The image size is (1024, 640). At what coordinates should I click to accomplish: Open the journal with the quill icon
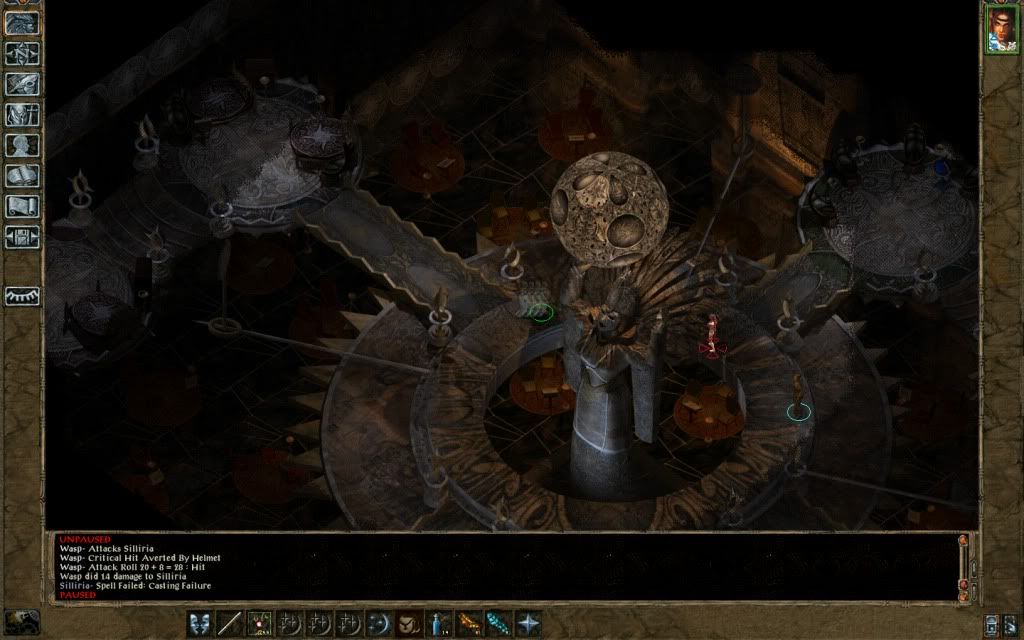(x=23, y=83)
